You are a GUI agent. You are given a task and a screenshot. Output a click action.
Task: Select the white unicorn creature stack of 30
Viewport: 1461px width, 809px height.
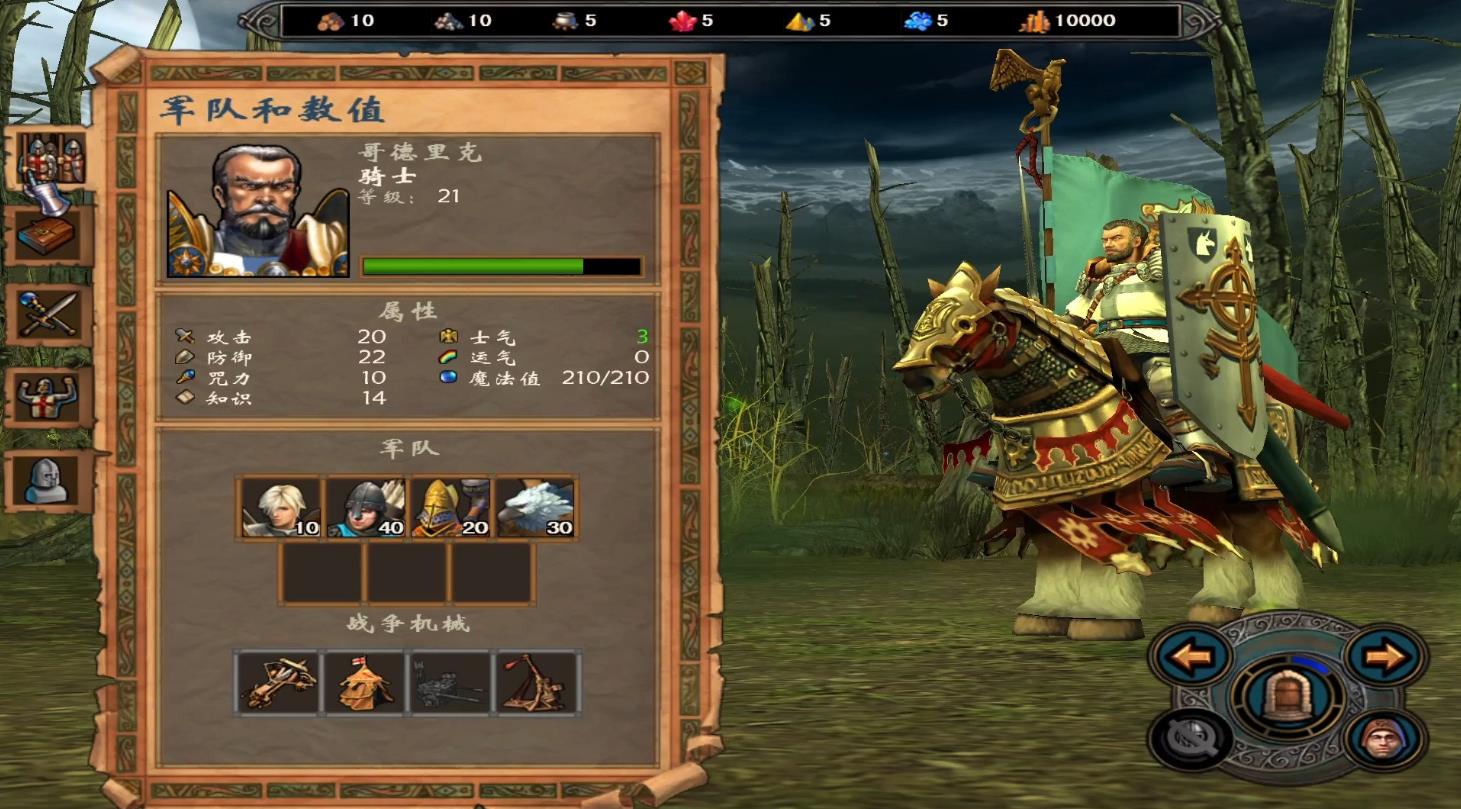[537, 506]
